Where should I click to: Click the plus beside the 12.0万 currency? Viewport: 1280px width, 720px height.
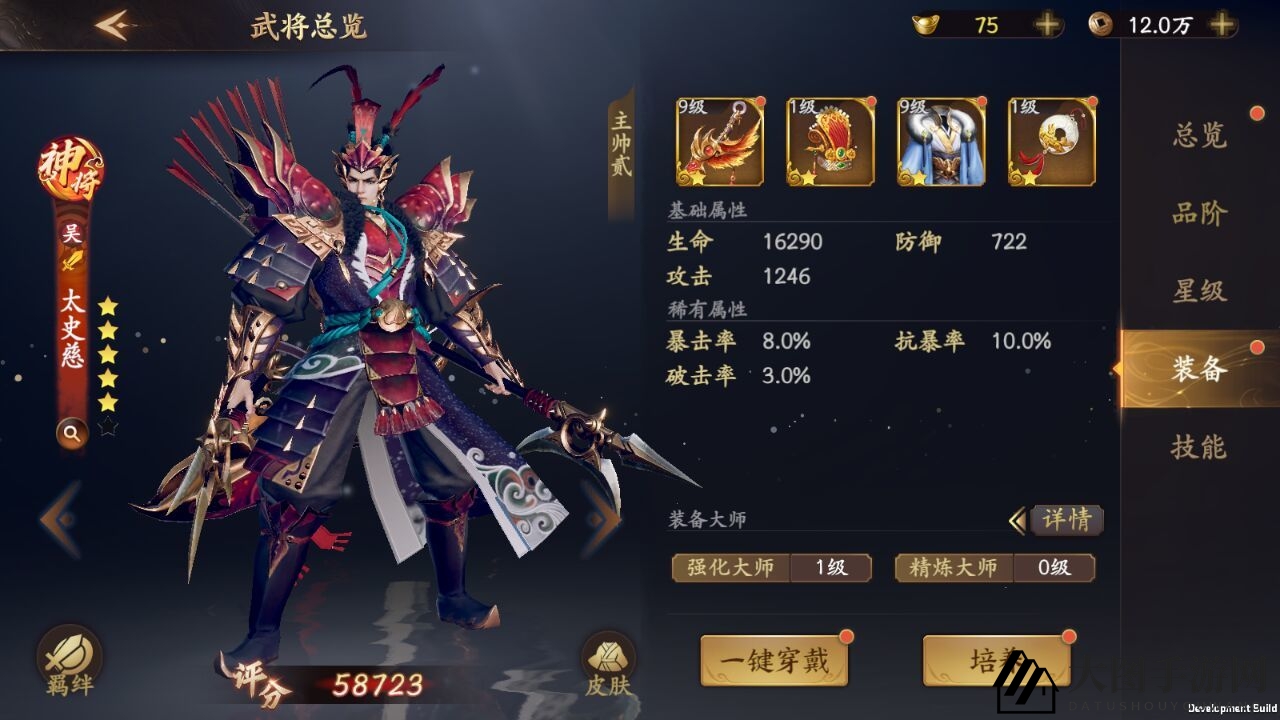[1220, 24]
